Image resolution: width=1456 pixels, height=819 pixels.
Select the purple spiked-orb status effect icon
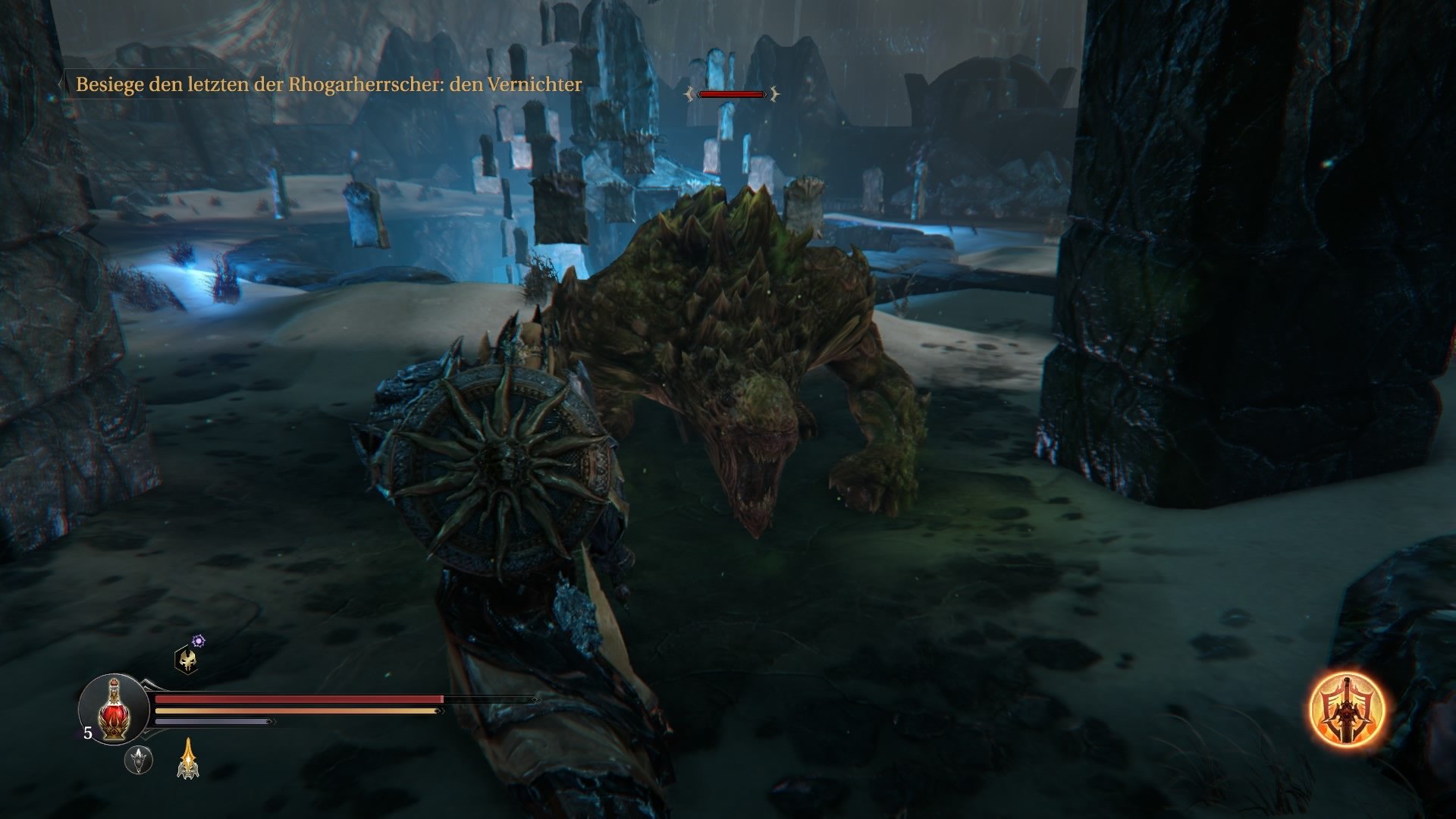(x=198, y=640)
